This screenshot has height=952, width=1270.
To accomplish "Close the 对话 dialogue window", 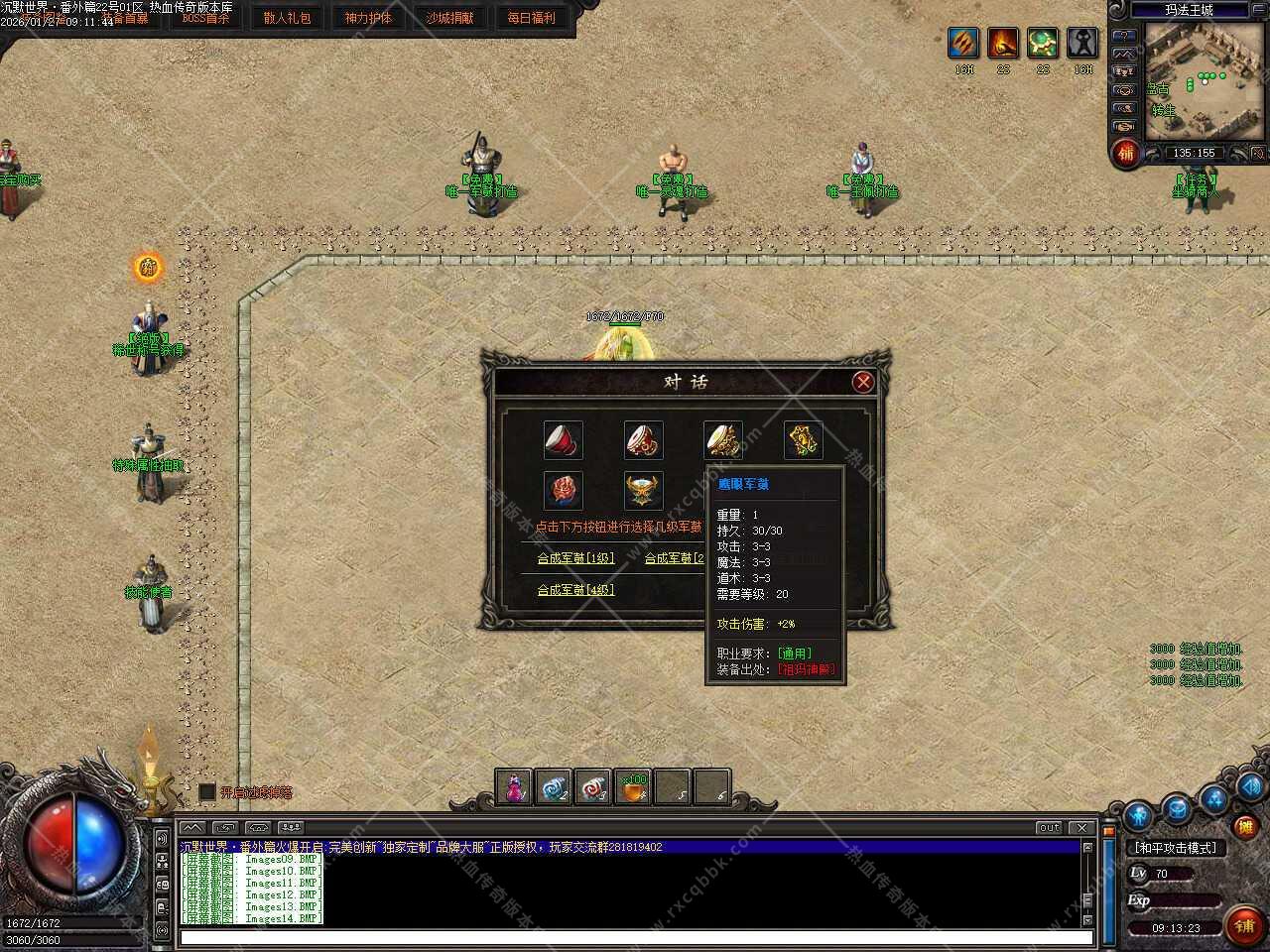I will pyautogui.click(x=863, y=382).
